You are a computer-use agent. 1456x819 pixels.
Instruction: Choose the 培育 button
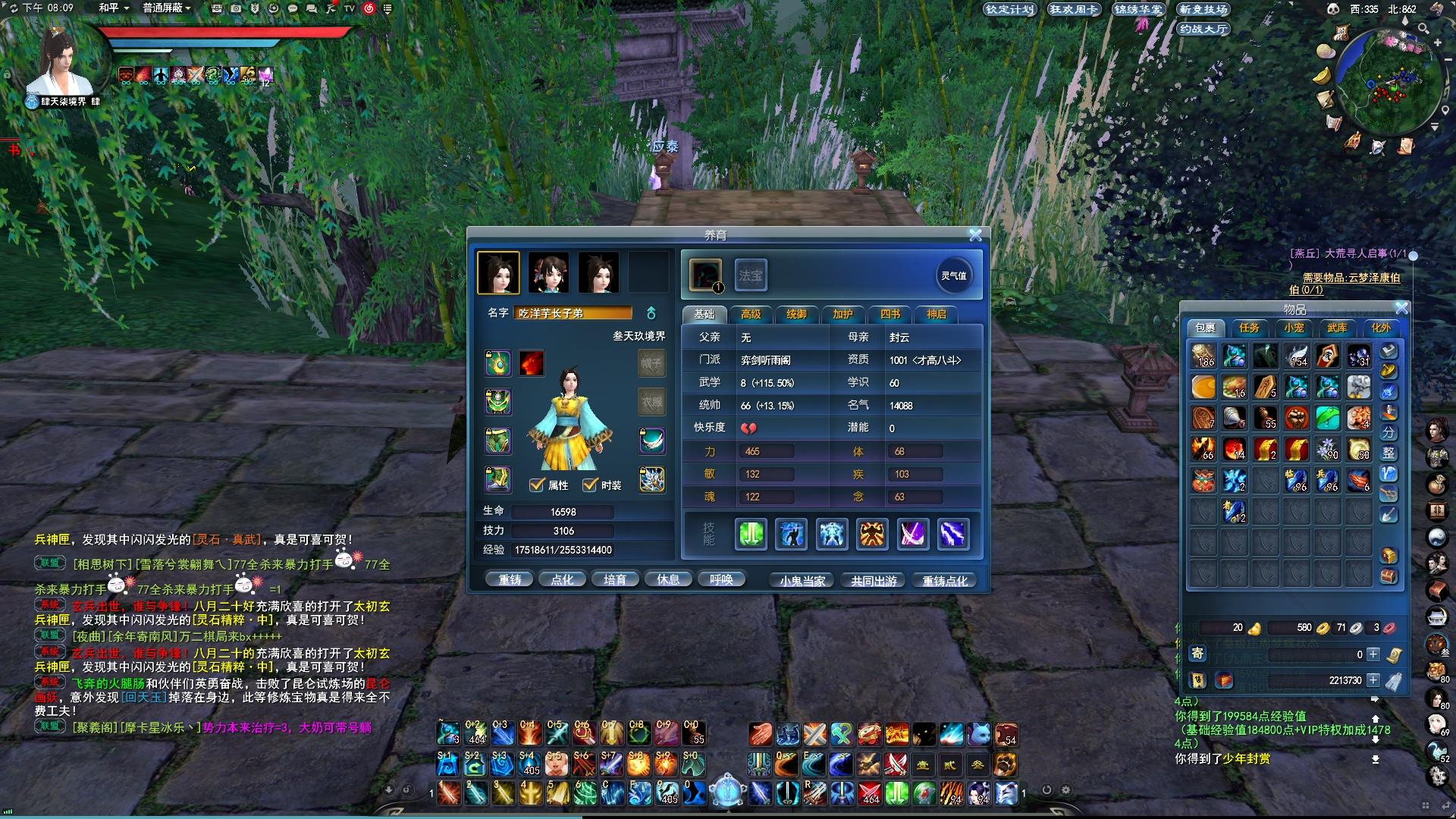(x=615, y=580)
